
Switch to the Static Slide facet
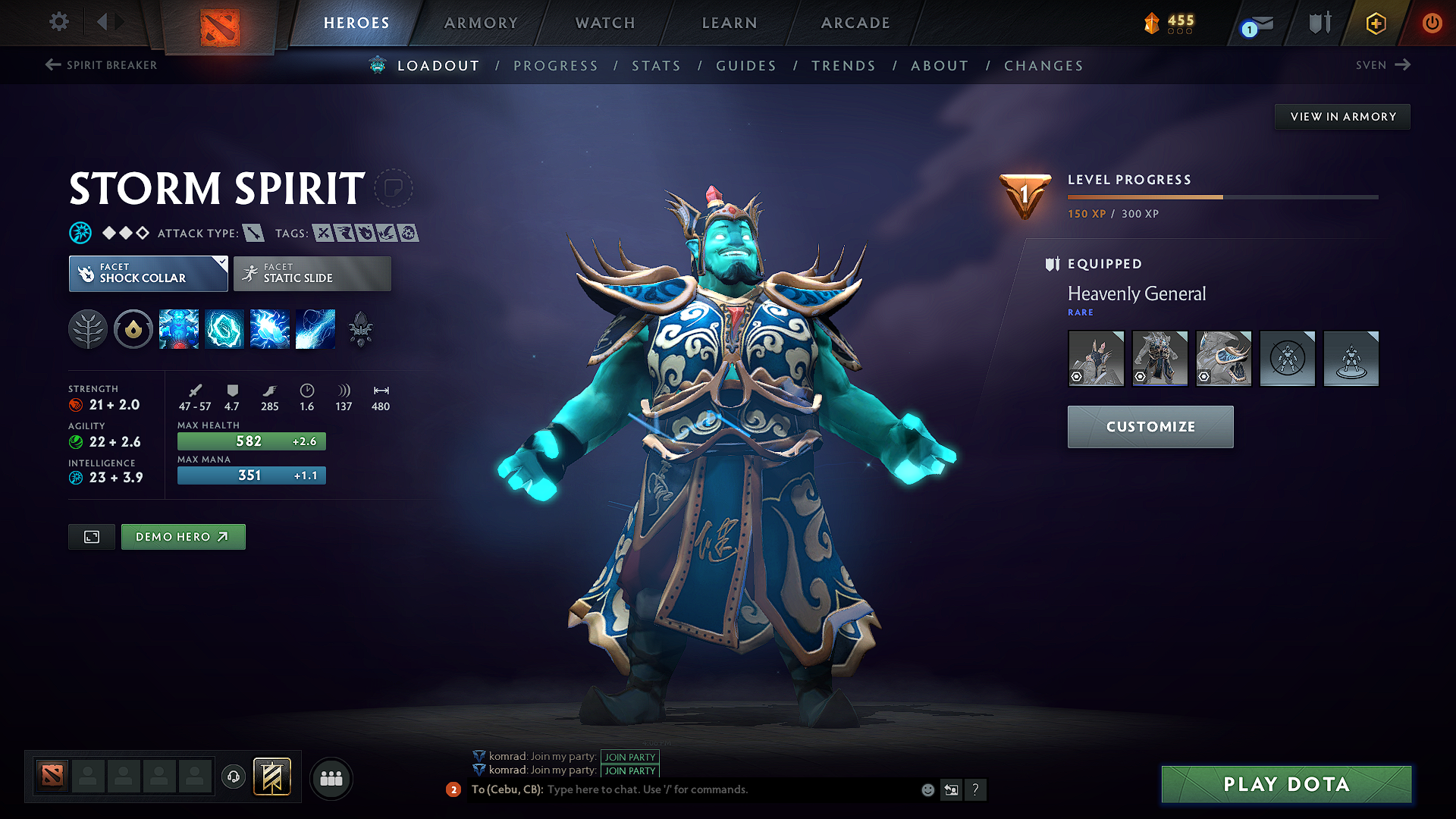click(312, 273)
